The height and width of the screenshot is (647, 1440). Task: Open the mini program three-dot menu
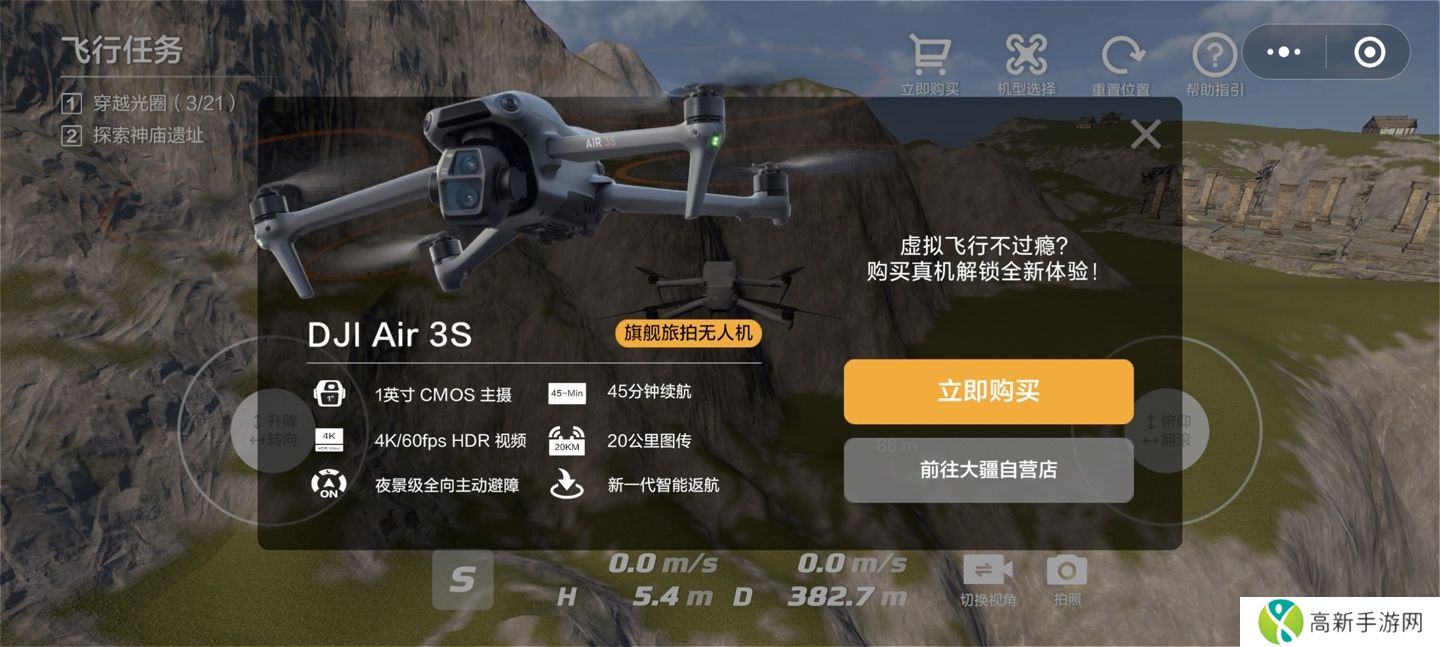[x=1284, y=52]
